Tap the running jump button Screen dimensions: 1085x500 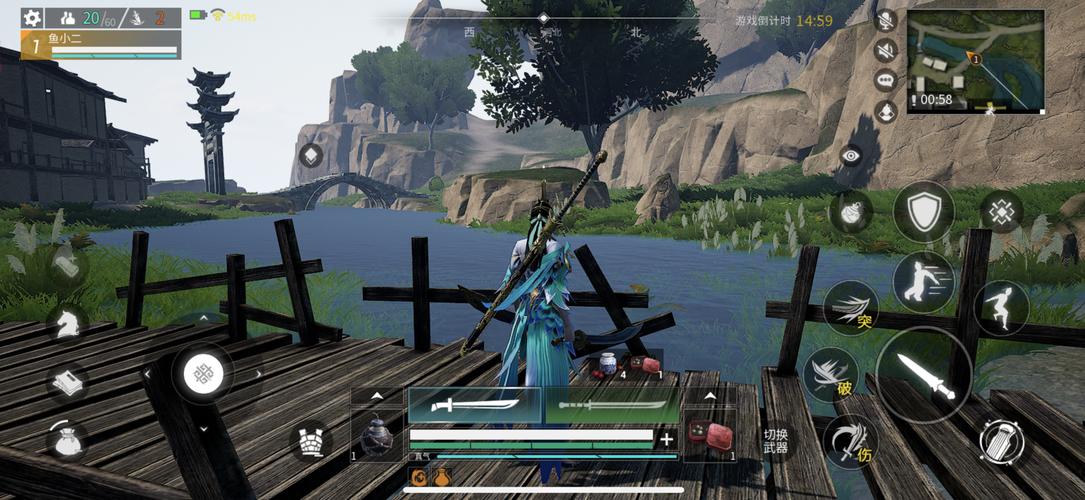pyautogui.click(x=1001, y=307)
